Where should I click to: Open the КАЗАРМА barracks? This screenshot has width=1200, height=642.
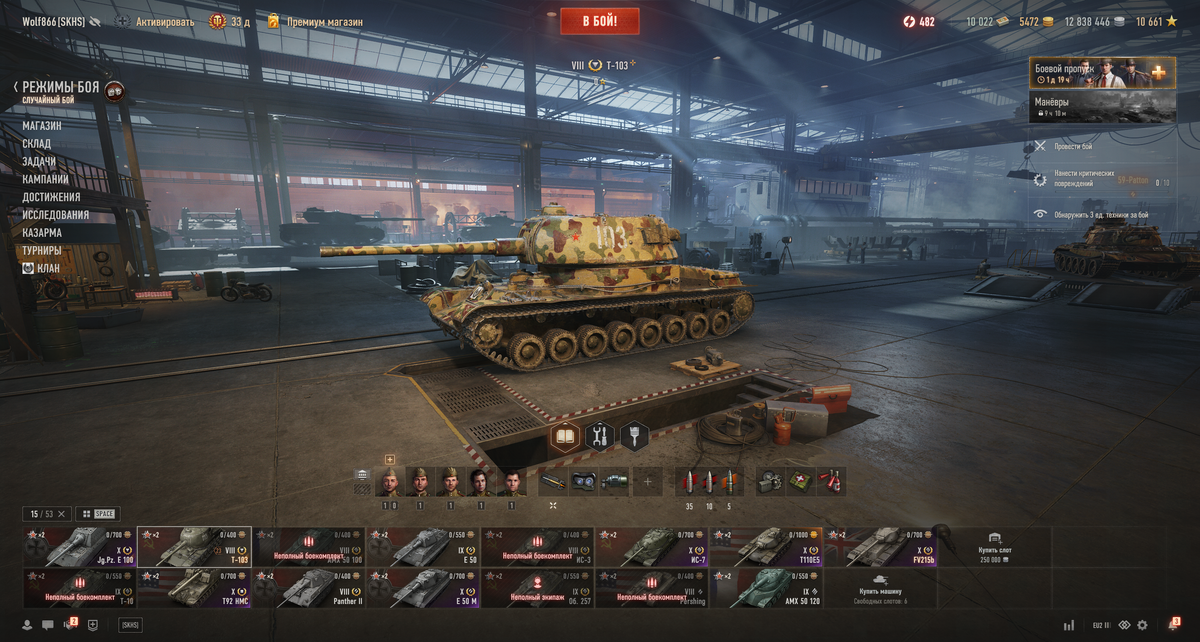click(42, 233)
